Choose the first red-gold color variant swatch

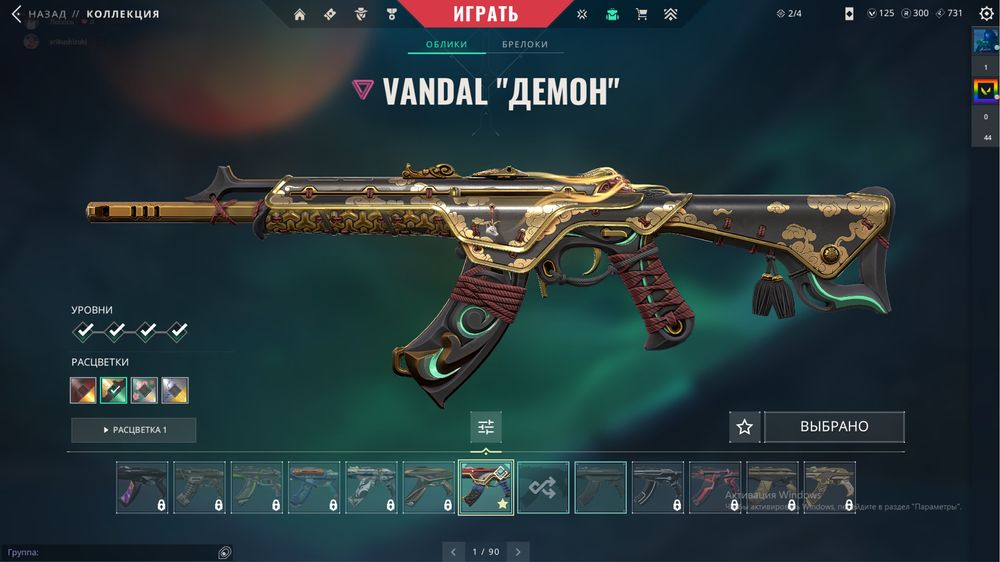83,390
